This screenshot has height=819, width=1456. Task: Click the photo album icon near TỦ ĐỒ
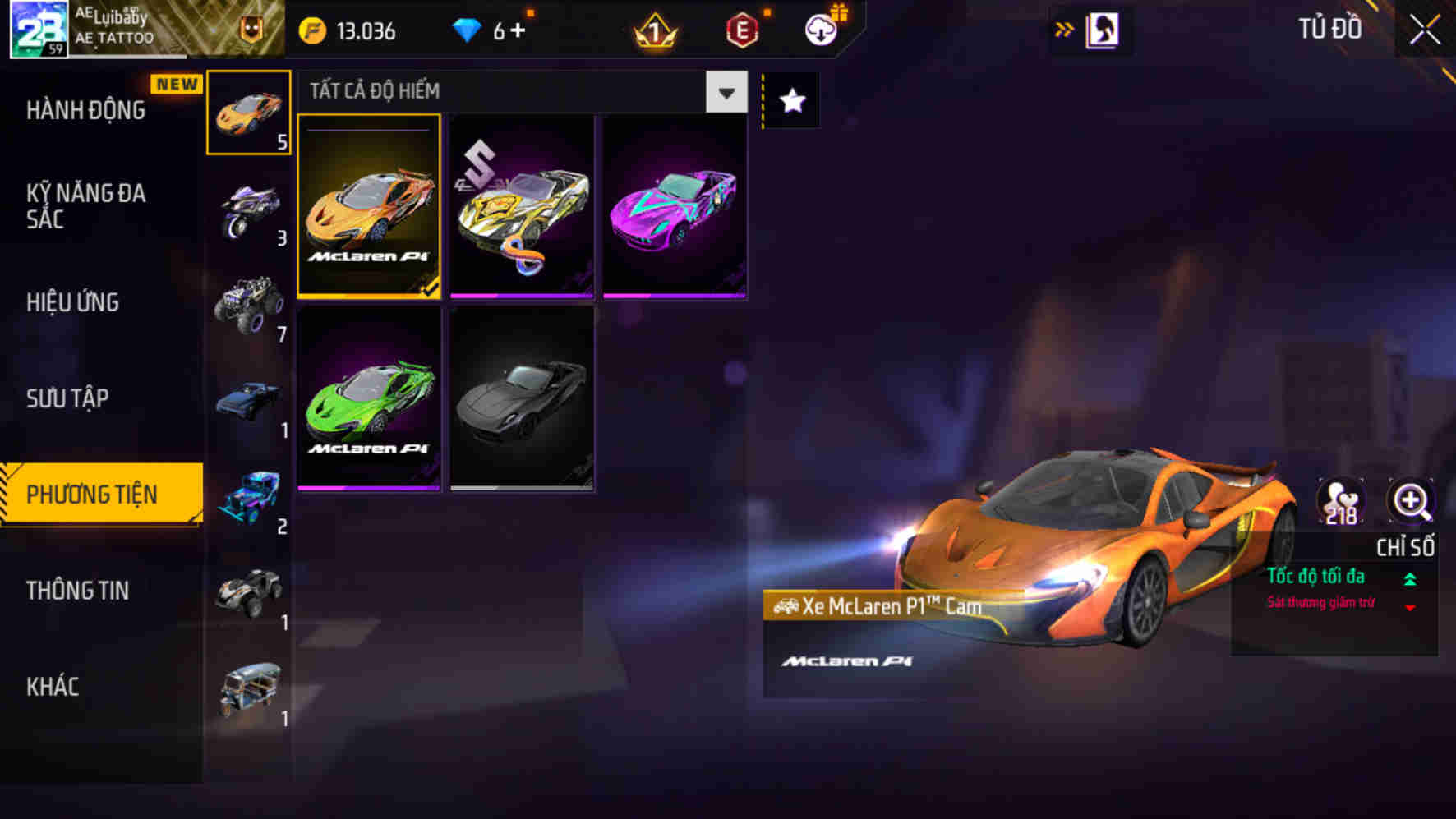pyautogui.click(x=1101, y=29)
